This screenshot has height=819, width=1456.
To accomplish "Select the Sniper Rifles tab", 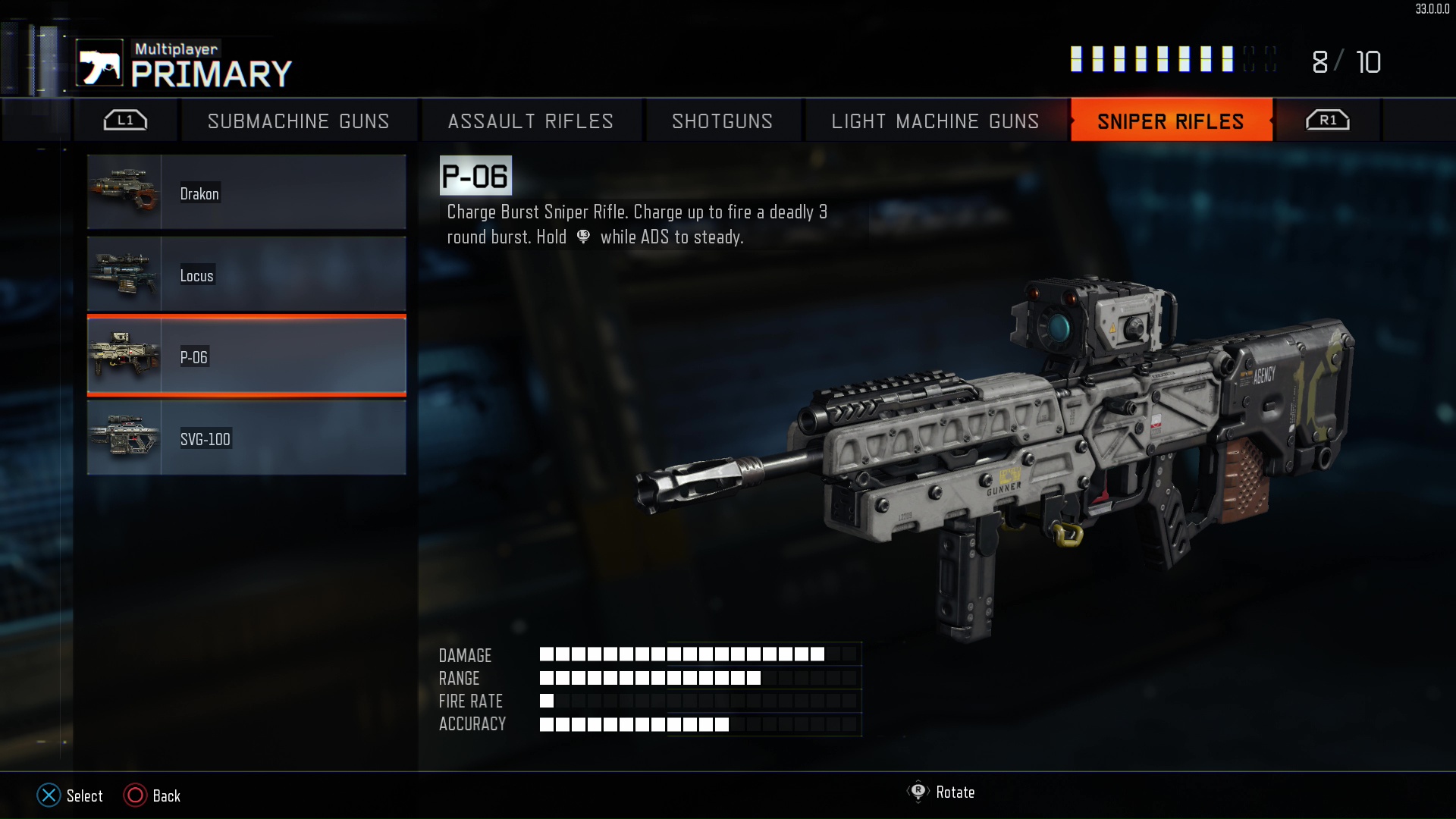I will 1171,121.
